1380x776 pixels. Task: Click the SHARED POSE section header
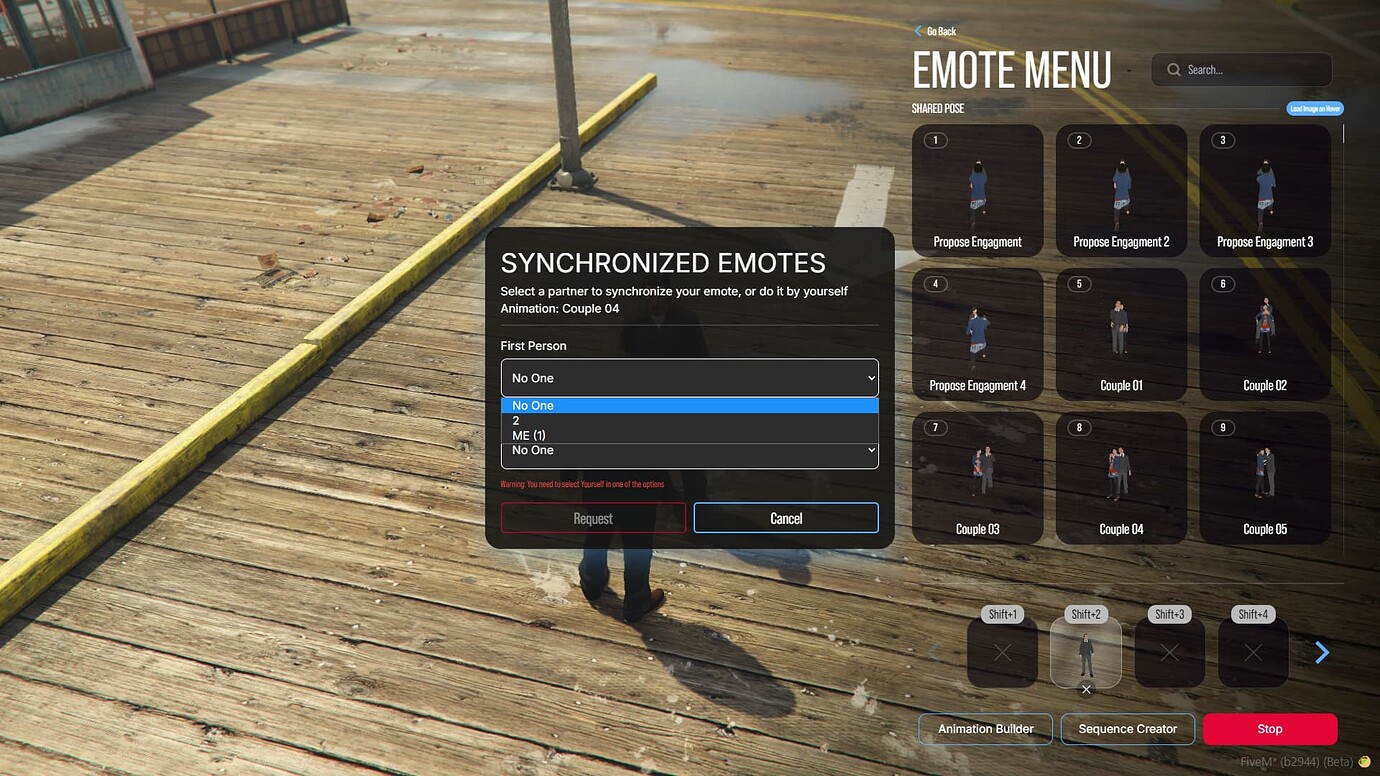point(938,107)
